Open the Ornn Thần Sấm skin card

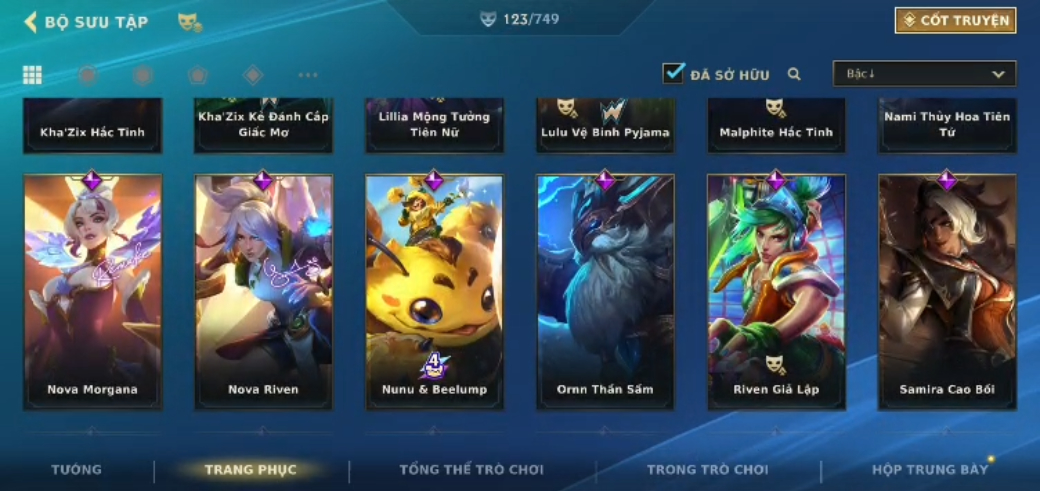point(605,291)
